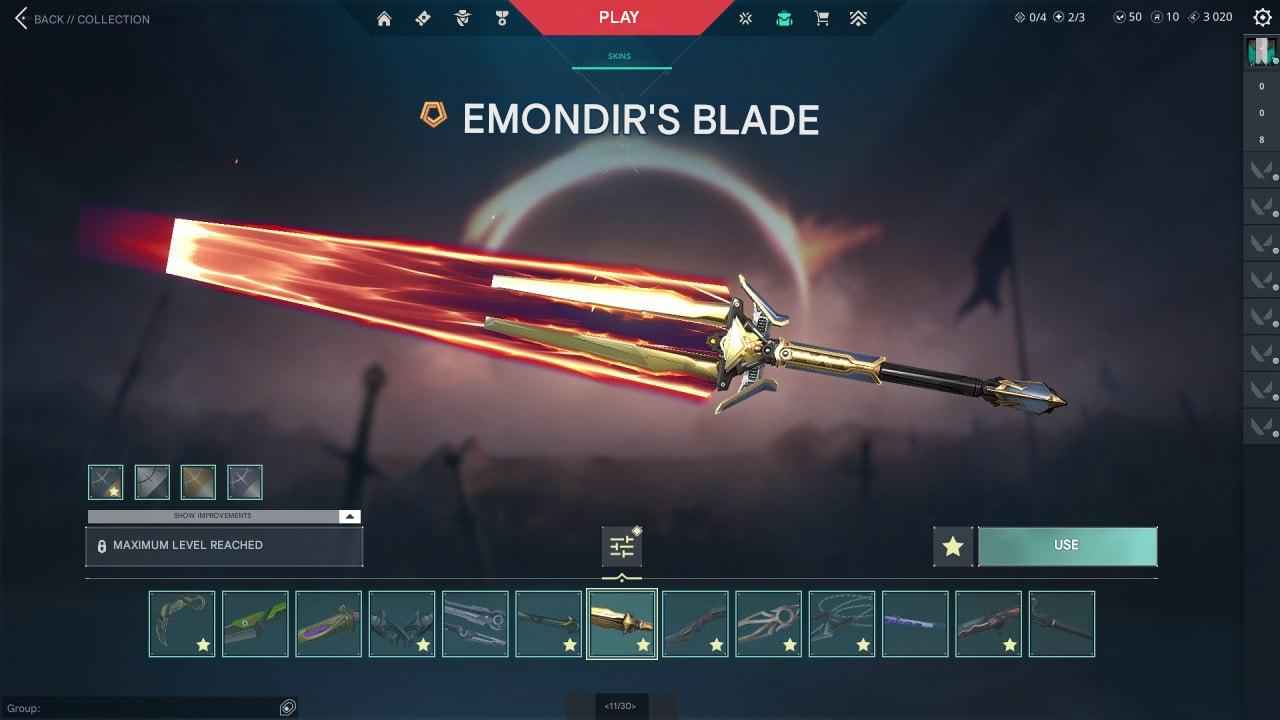Image resolution: width=1280 pixels, height=720 pixels.
Task: Toggle the favorite star next to USE
Action: 952,545
